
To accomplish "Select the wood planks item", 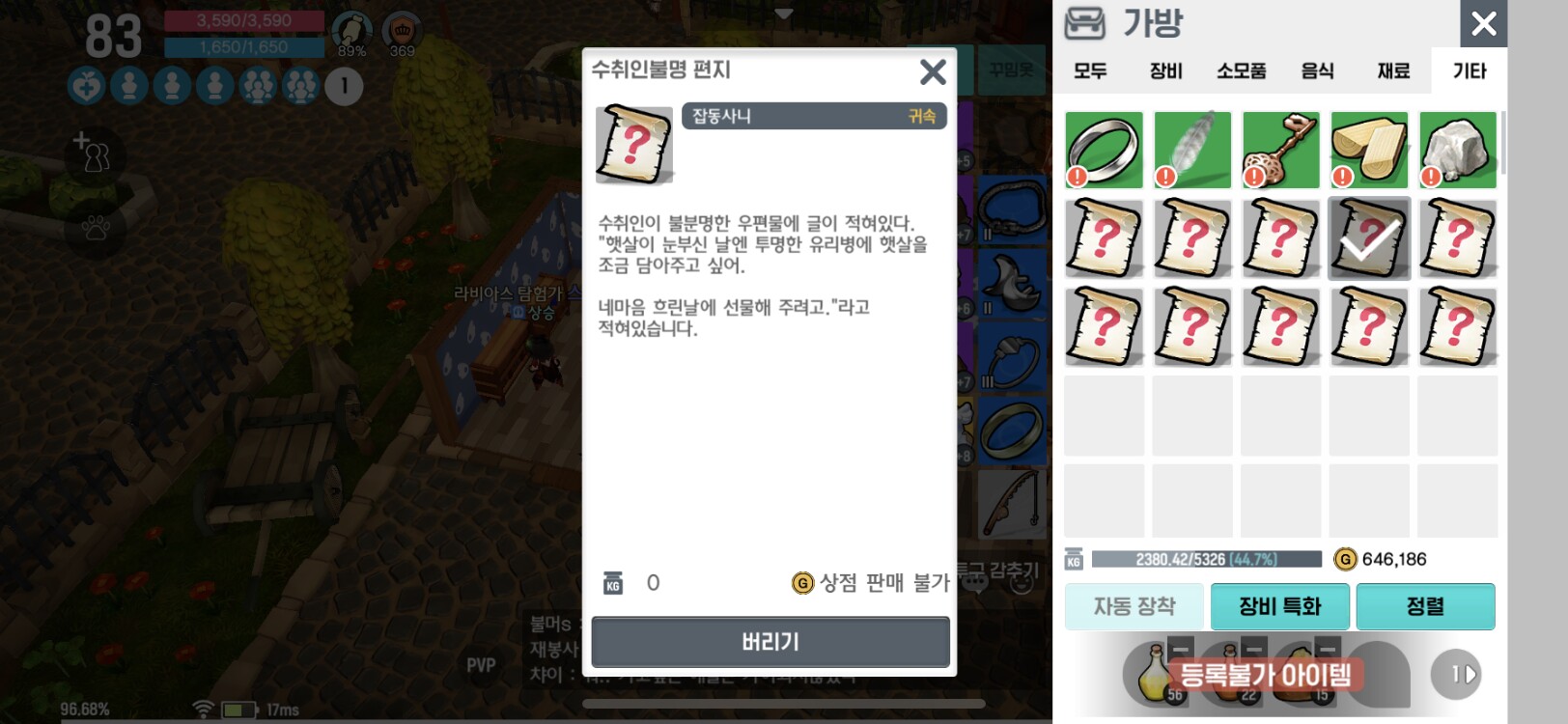I will tap(1369, 150).
